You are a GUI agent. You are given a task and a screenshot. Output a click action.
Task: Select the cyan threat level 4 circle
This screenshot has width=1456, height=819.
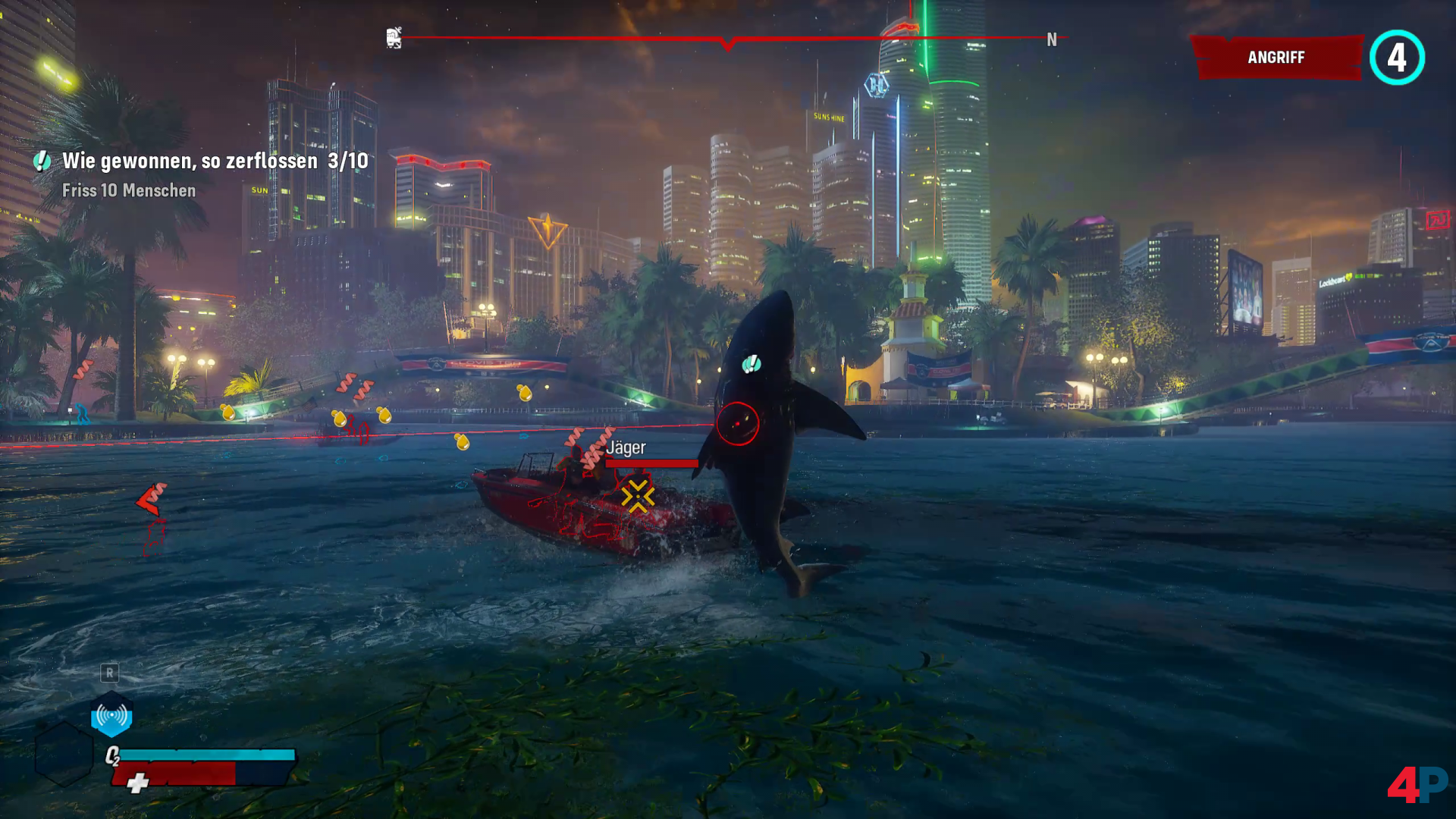(1397, 58)
